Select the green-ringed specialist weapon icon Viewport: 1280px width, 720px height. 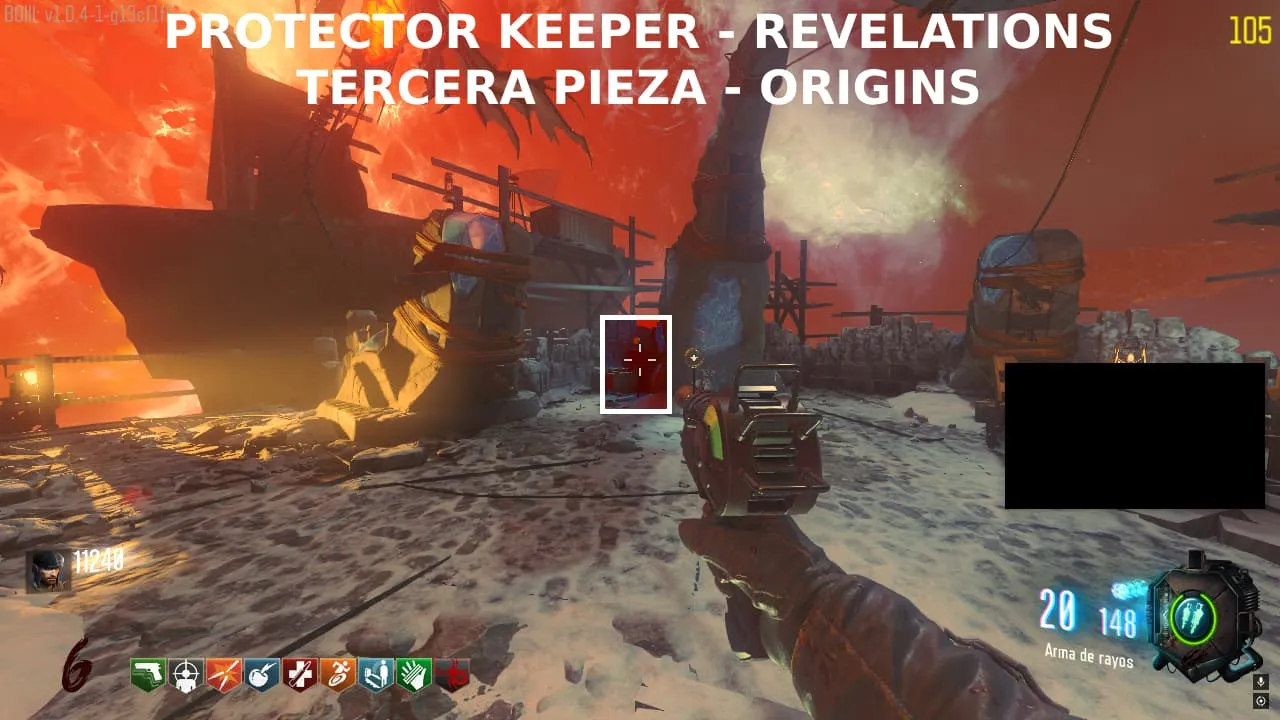point(1191,619)
